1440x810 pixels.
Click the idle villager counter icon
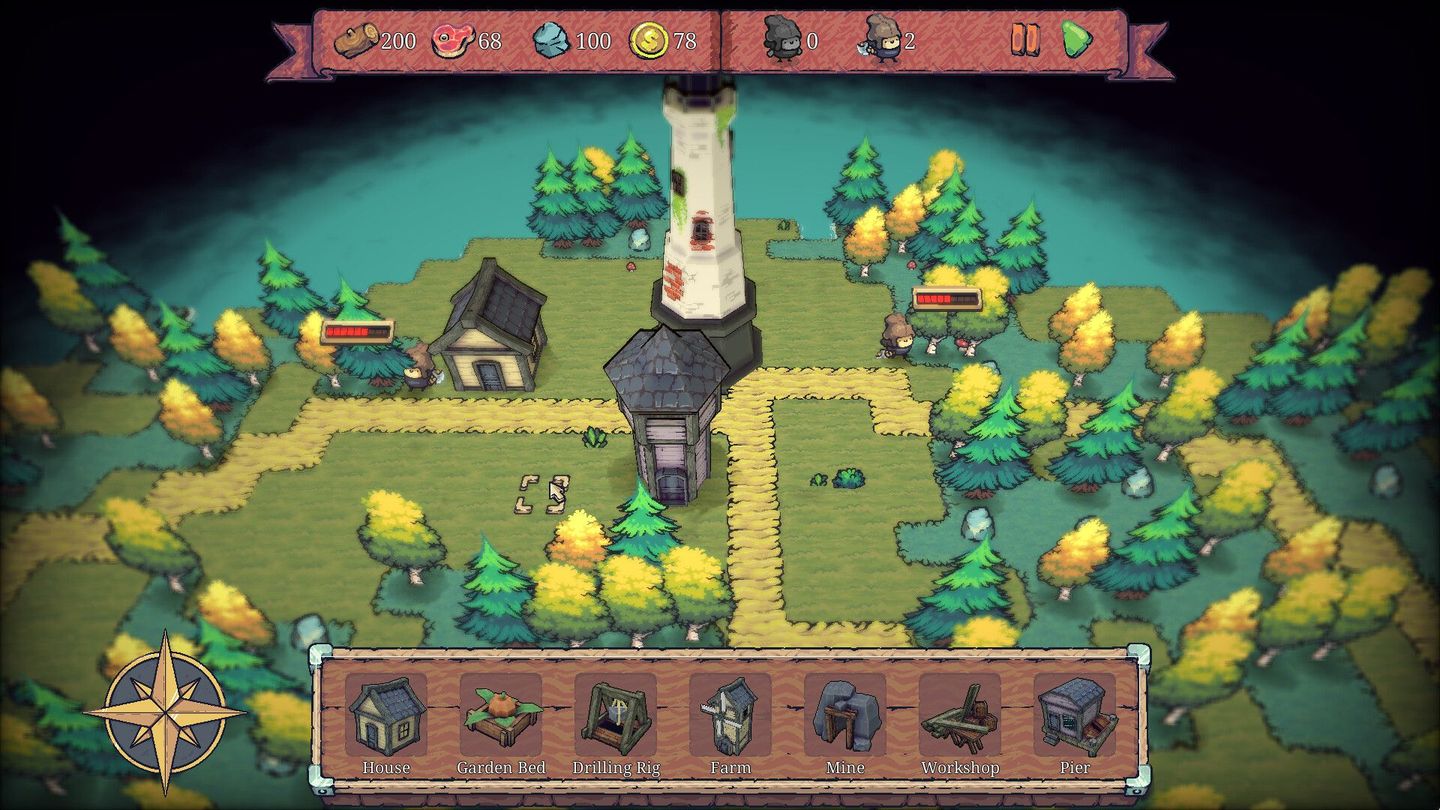point(785,38)
